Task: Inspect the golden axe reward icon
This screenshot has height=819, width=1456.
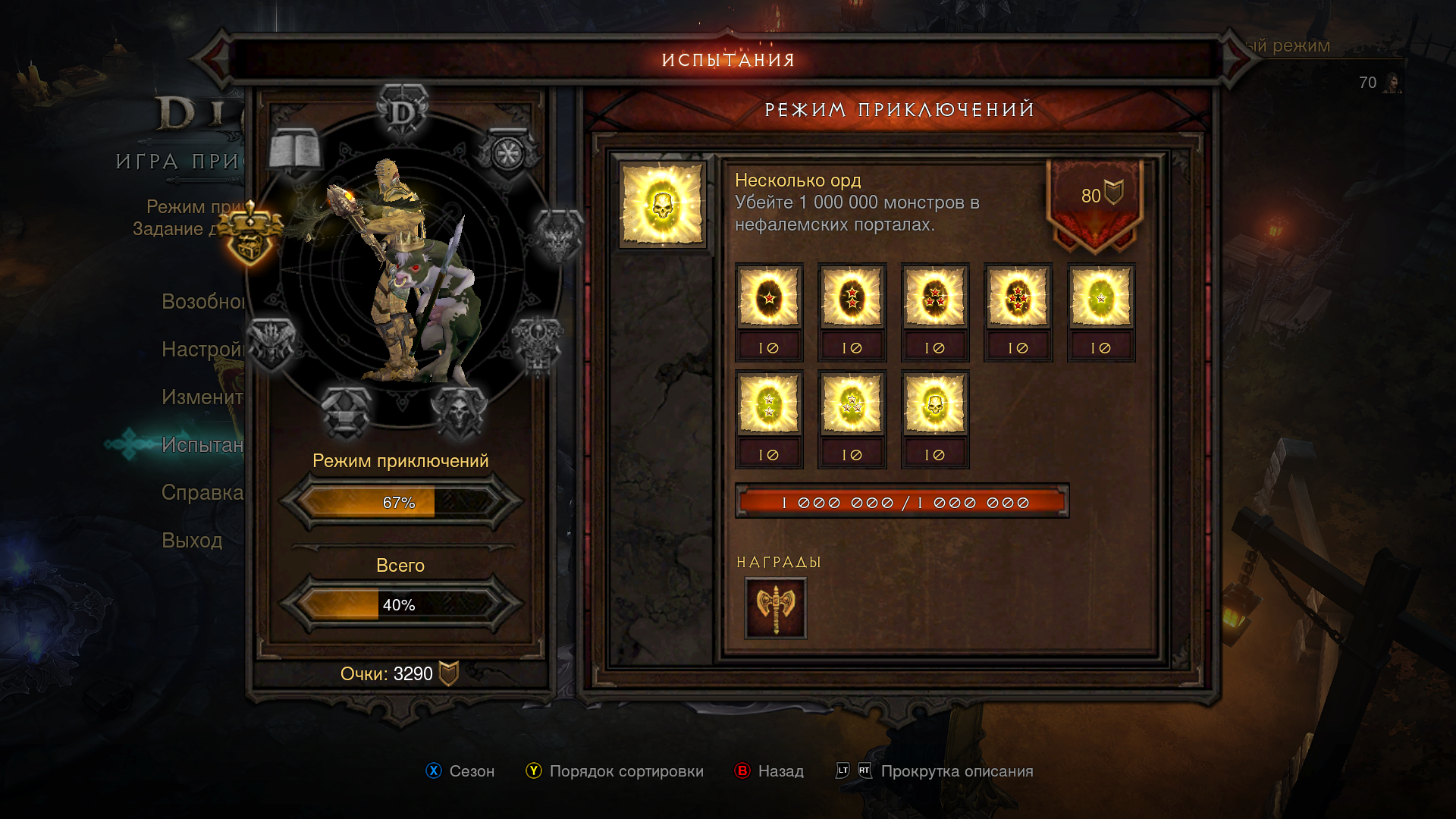Action: (775, 607)
